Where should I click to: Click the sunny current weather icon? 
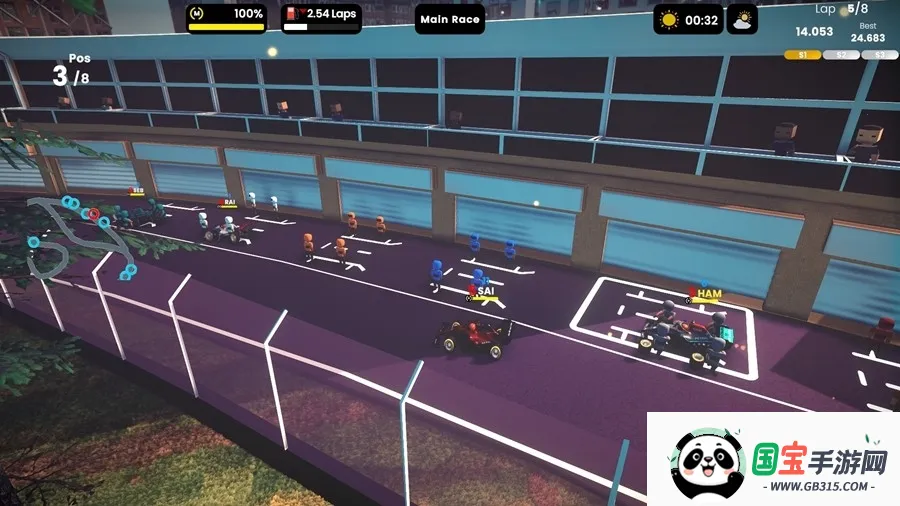point(669,19)
